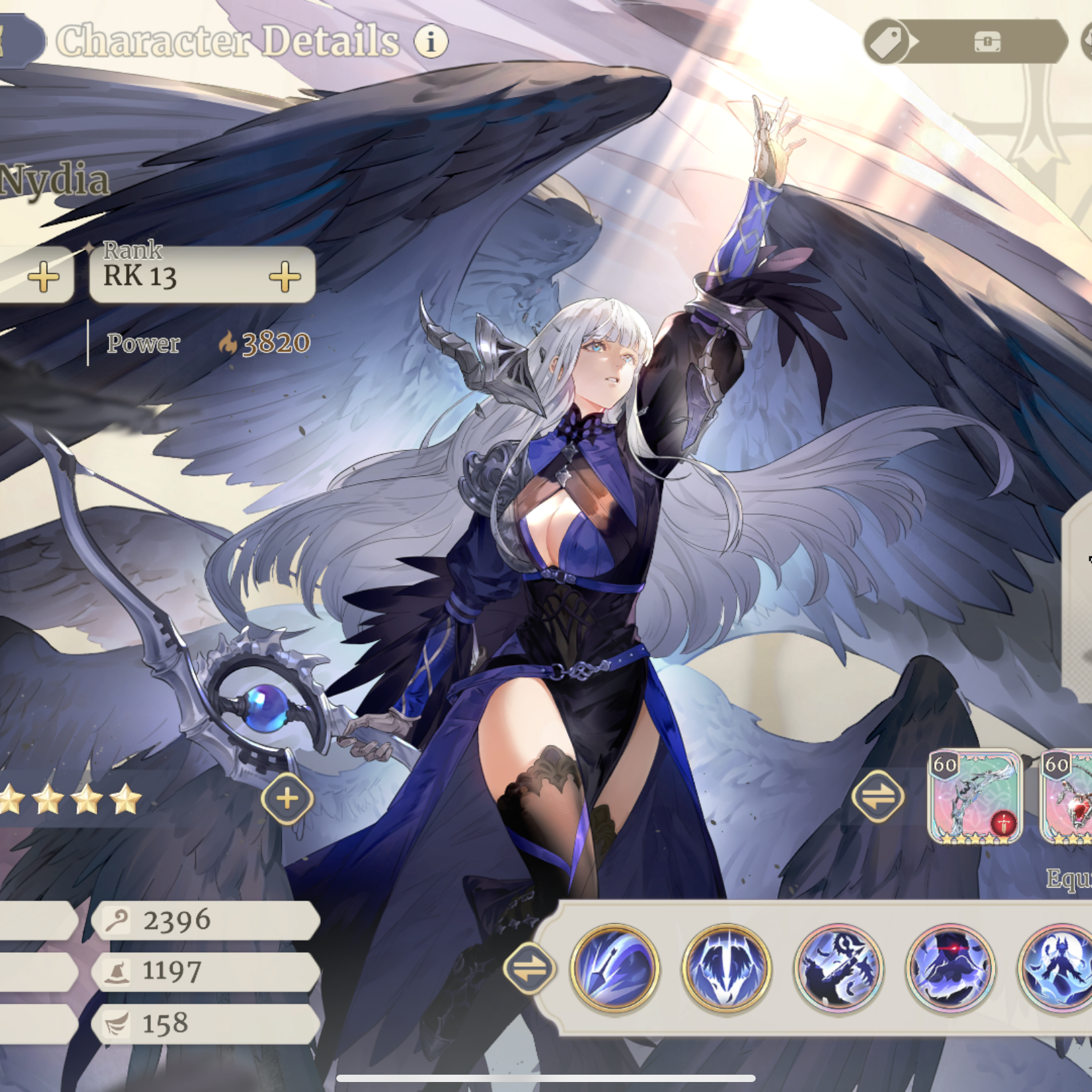Open the chest icon in the top bar
This screenshot has width=1092, height=1092.
[x=987, y=42]
